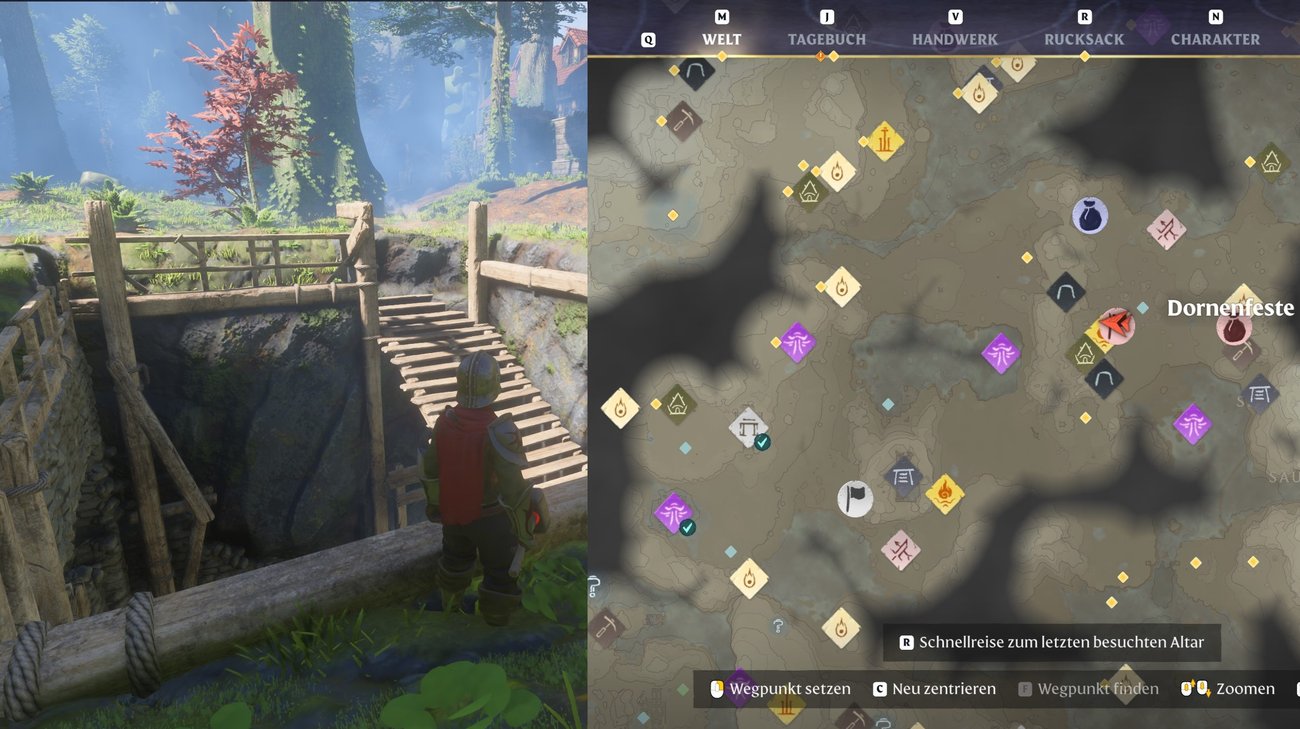Open the Handwerk tab
Image resolution: width=1300 pixels, height=729 pixels.
(x=954, y=39)
